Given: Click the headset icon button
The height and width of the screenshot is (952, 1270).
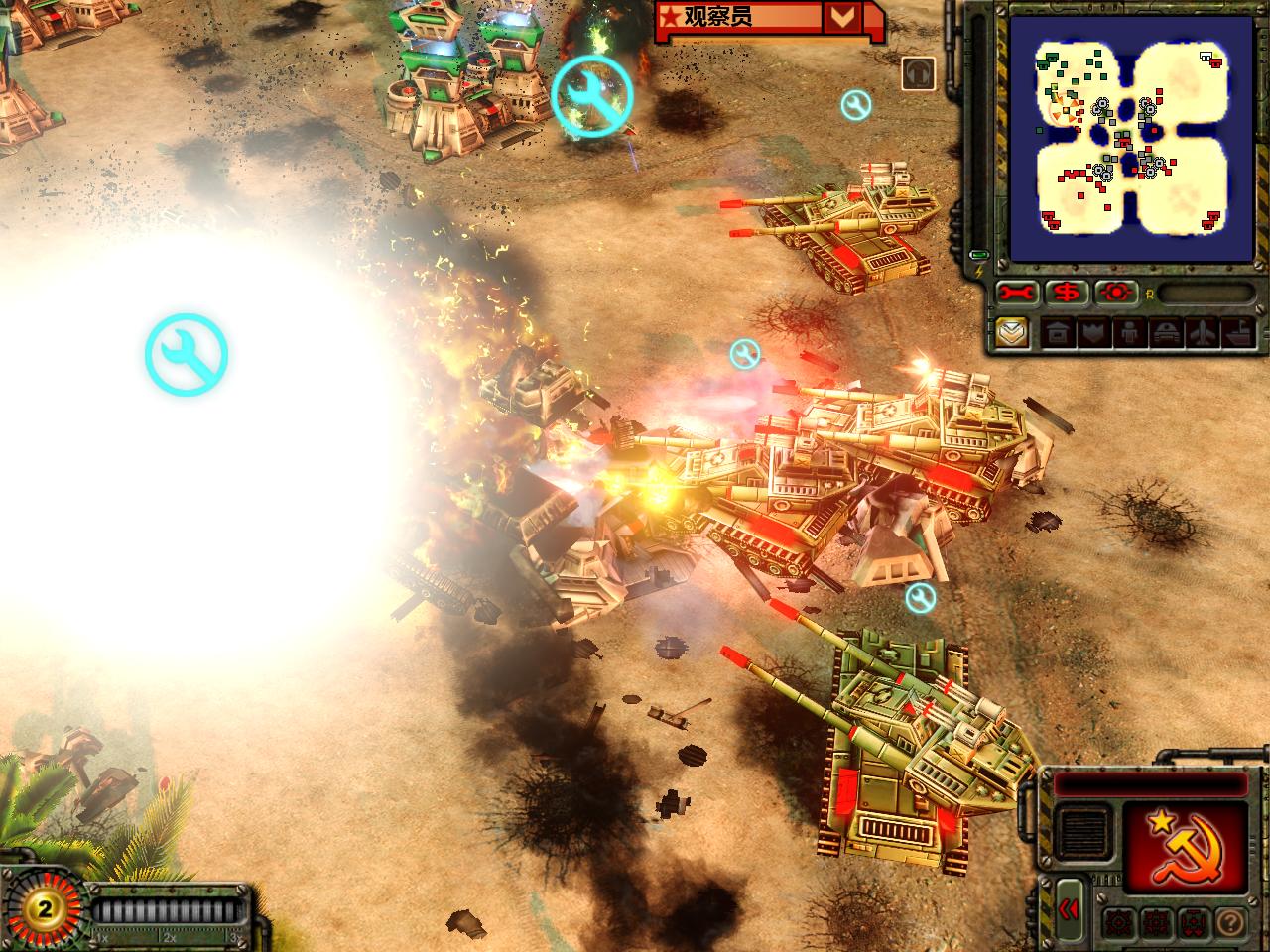Looking at the screenshot, I should [x=919, y=74].
